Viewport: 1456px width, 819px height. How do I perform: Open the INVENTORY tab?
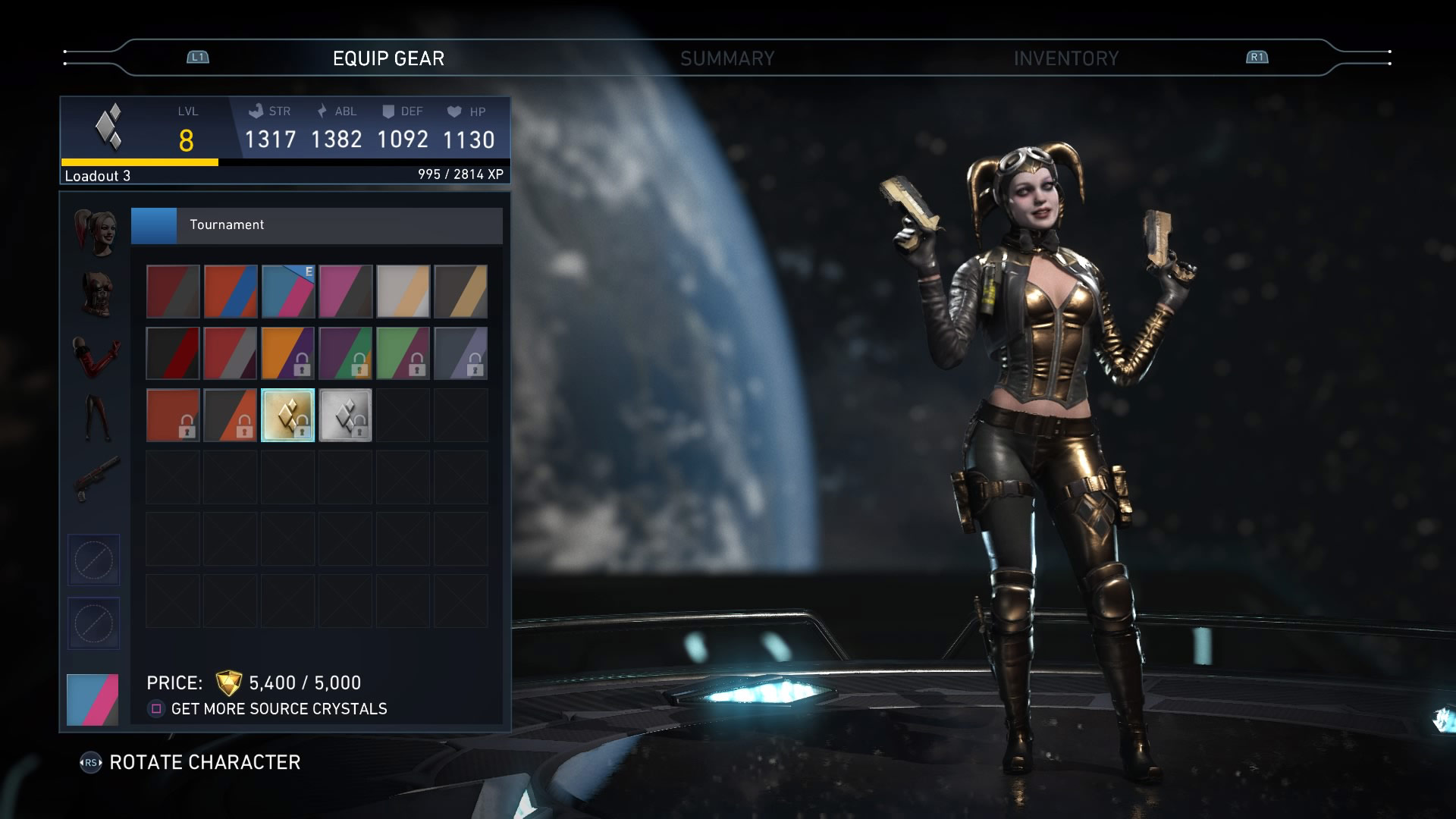click(1066, 57)
